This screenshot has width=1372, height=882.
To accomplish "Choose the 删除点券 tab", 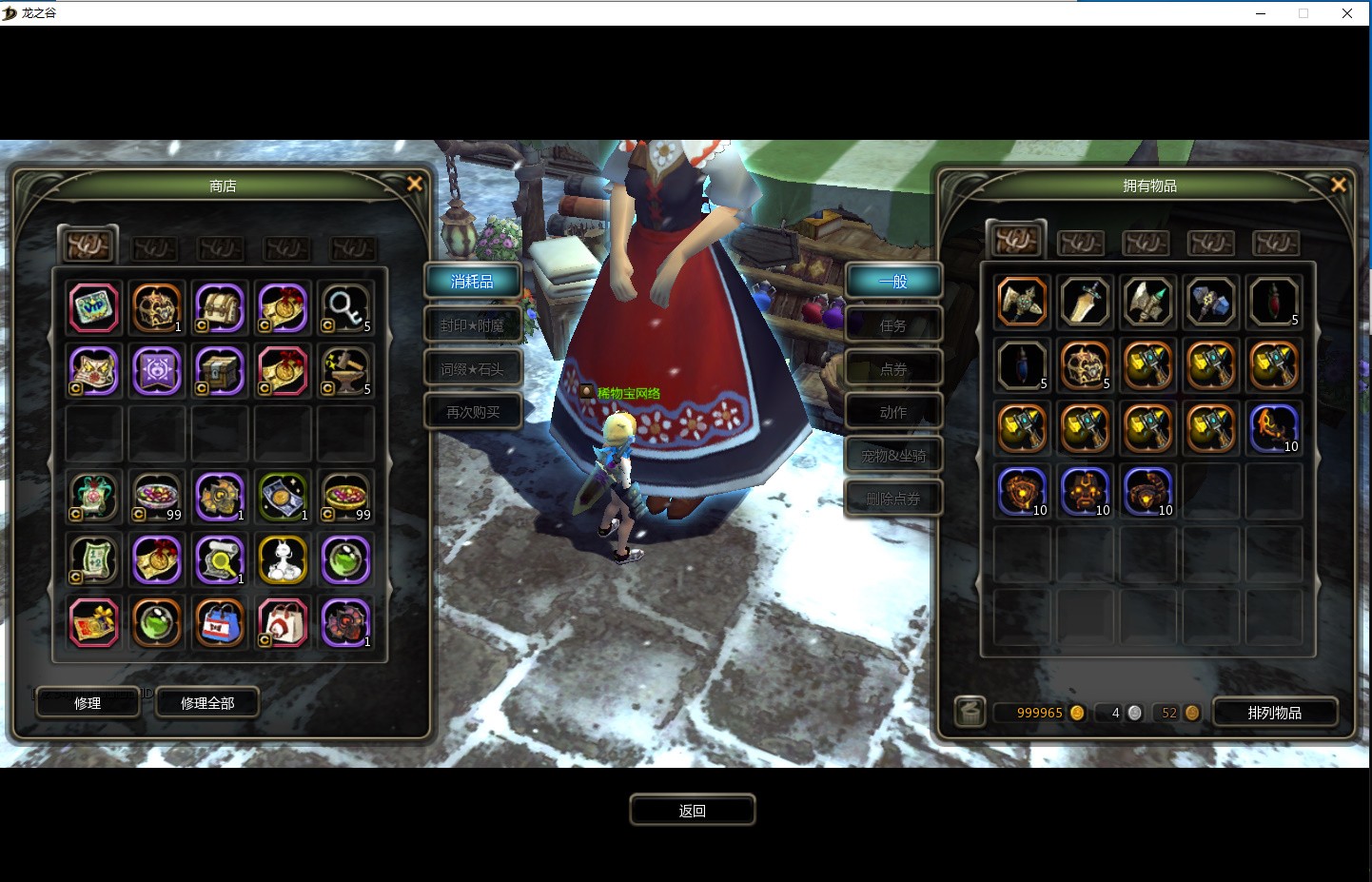I will [893, 499].
